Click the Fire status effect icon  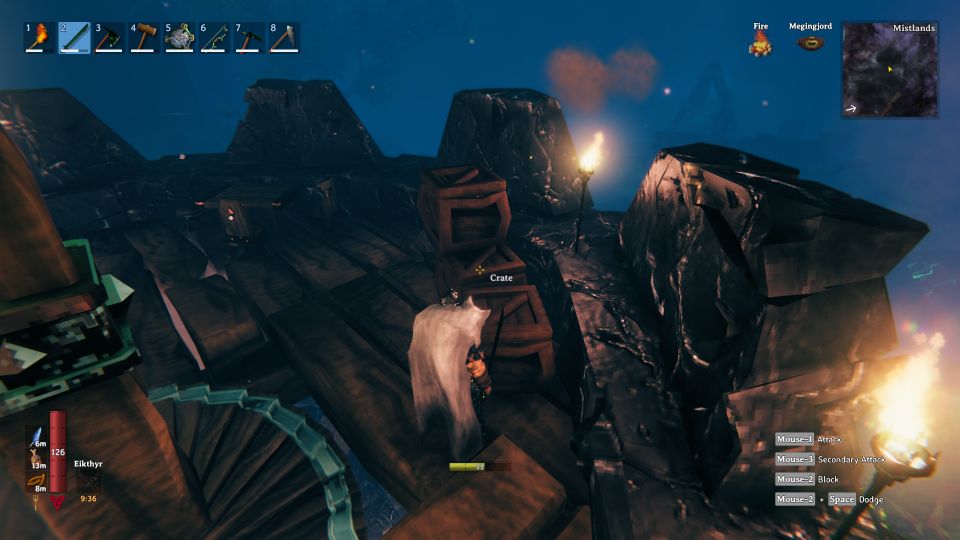[761, 43]
